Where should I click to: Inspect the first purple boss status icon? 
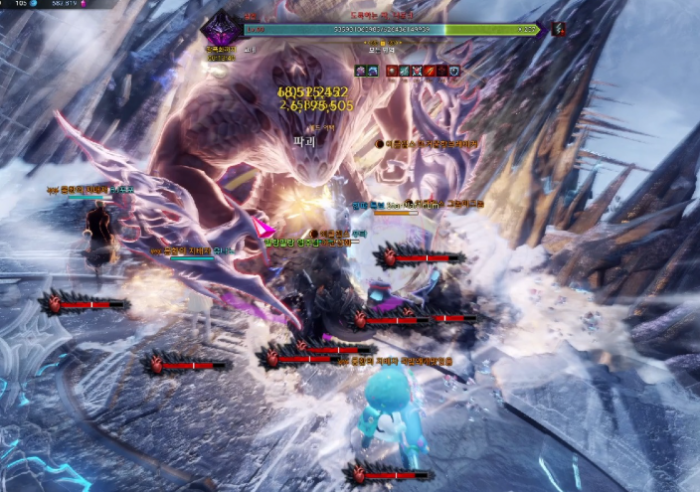pos(362,71)
